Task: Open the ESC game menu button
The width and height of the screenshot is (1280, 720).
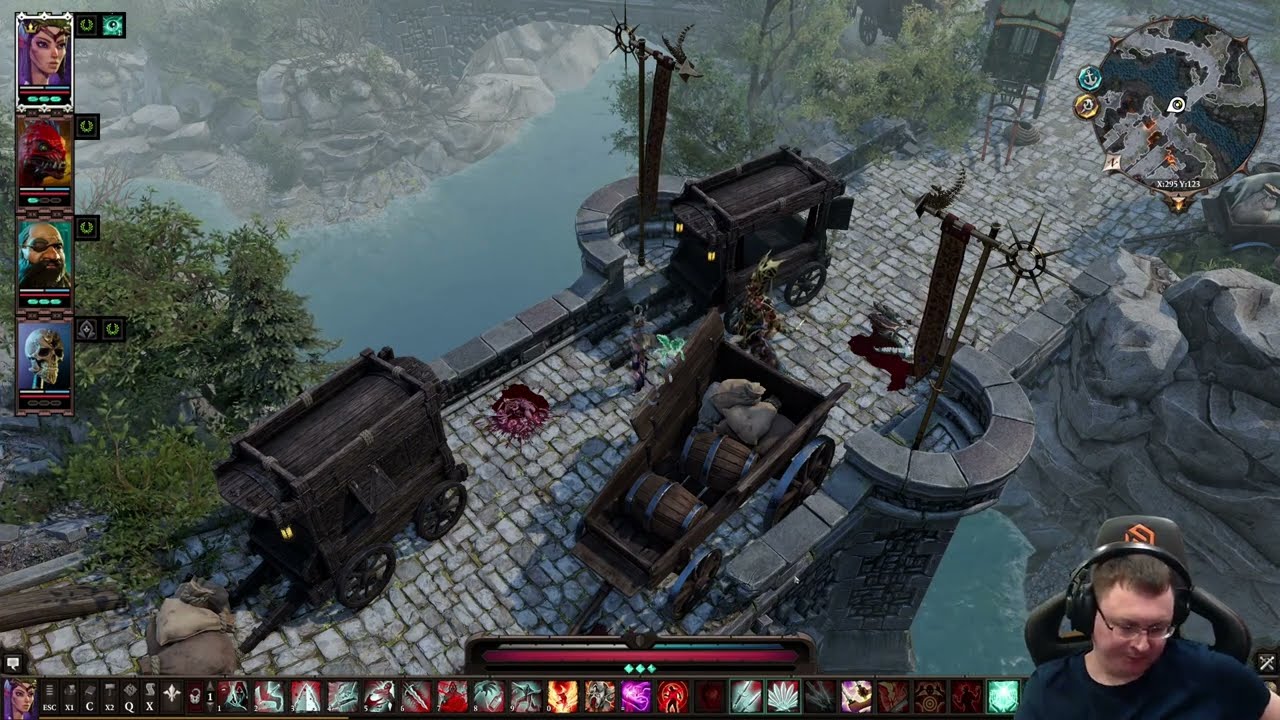Action: 49,696
